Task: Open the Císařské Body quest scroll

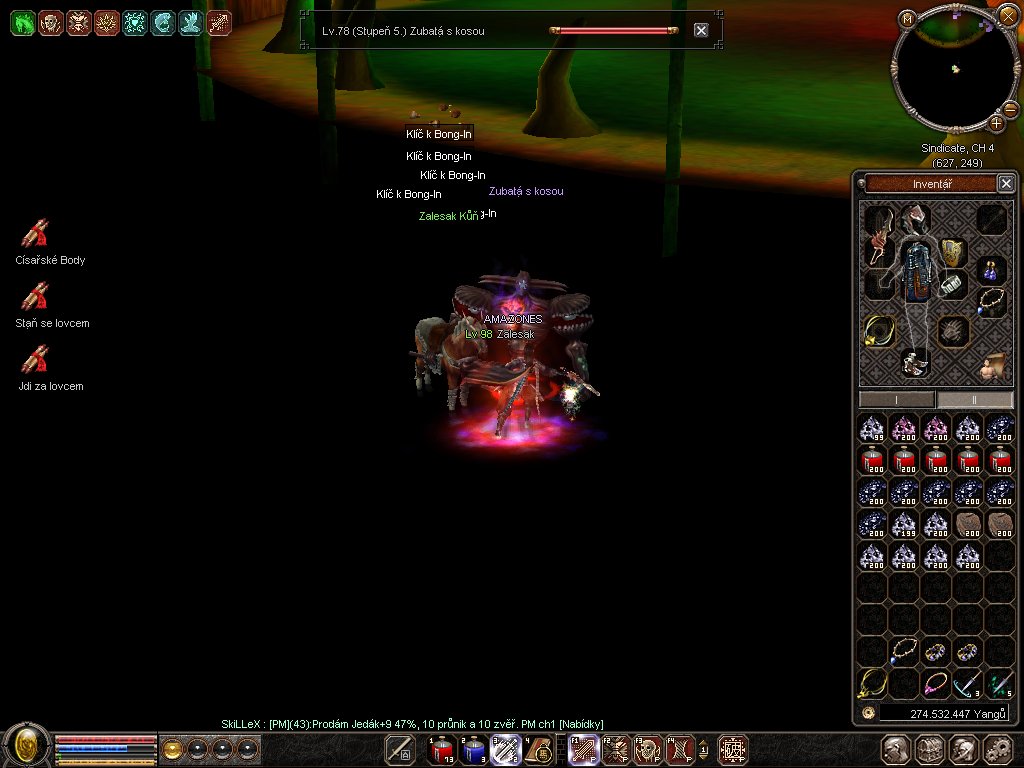Action: pos(36,233)
